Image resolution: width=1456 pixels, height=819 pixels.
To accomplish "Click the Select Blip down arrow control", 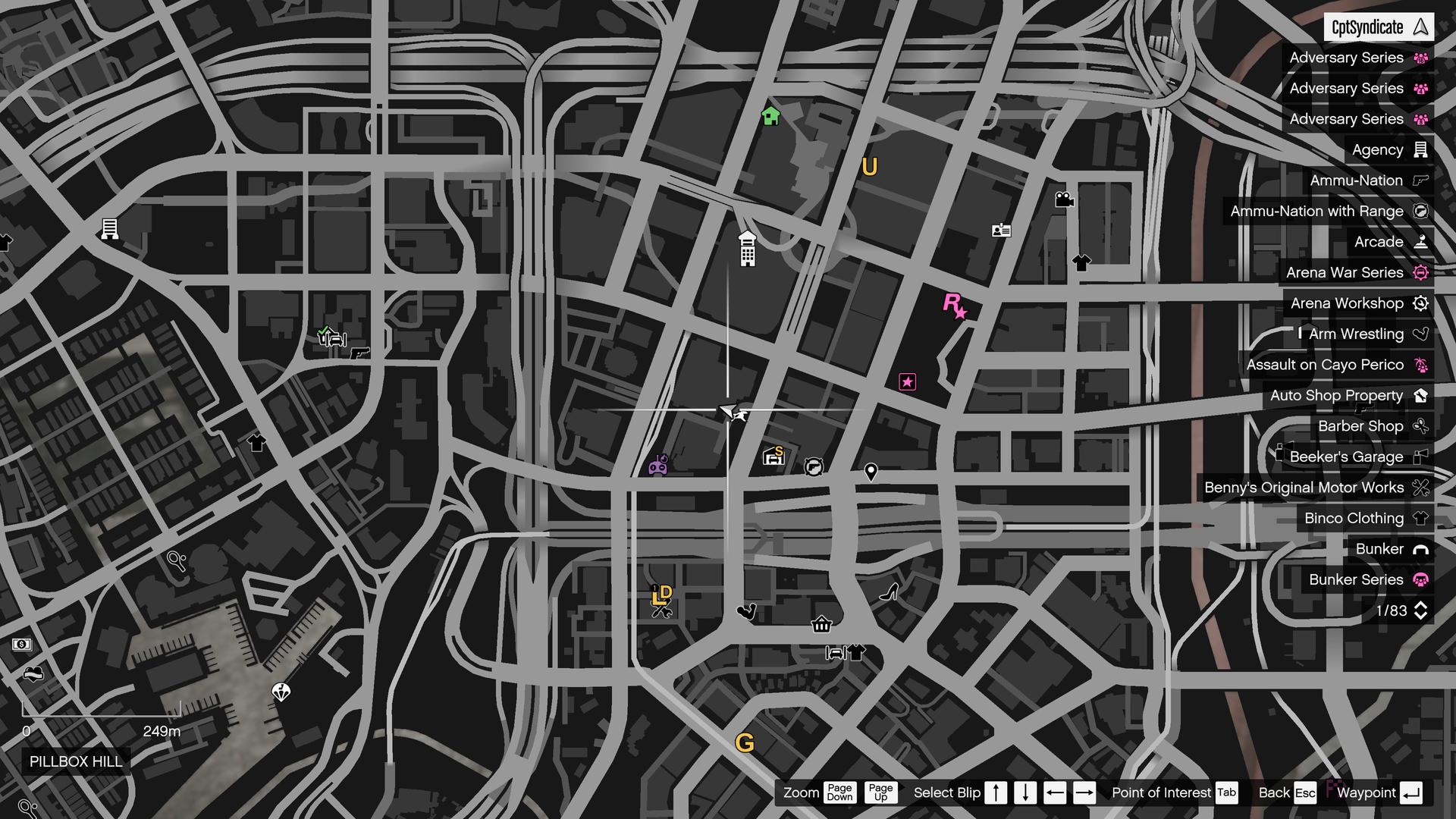I will coord(1025,792).
